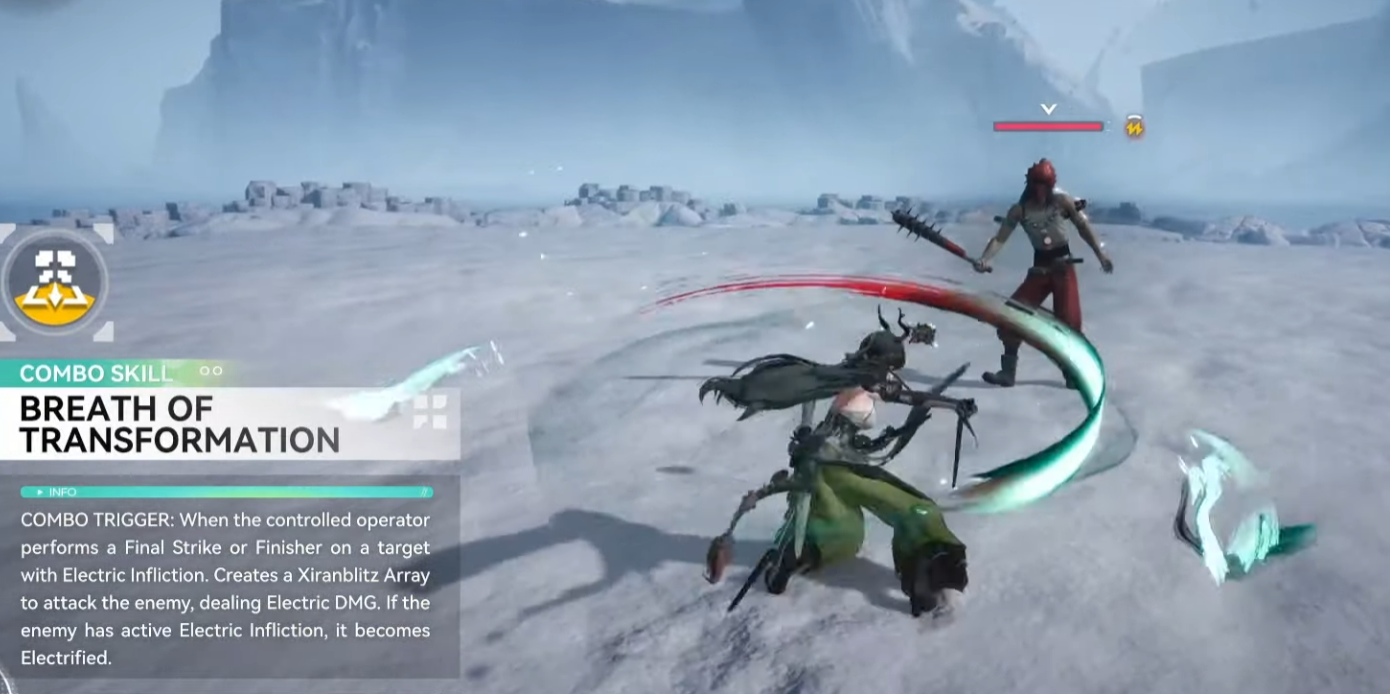Click the Breath of Transformation combo skill icon
This screenshot has height=694, width=1390.
pos(54,283)
